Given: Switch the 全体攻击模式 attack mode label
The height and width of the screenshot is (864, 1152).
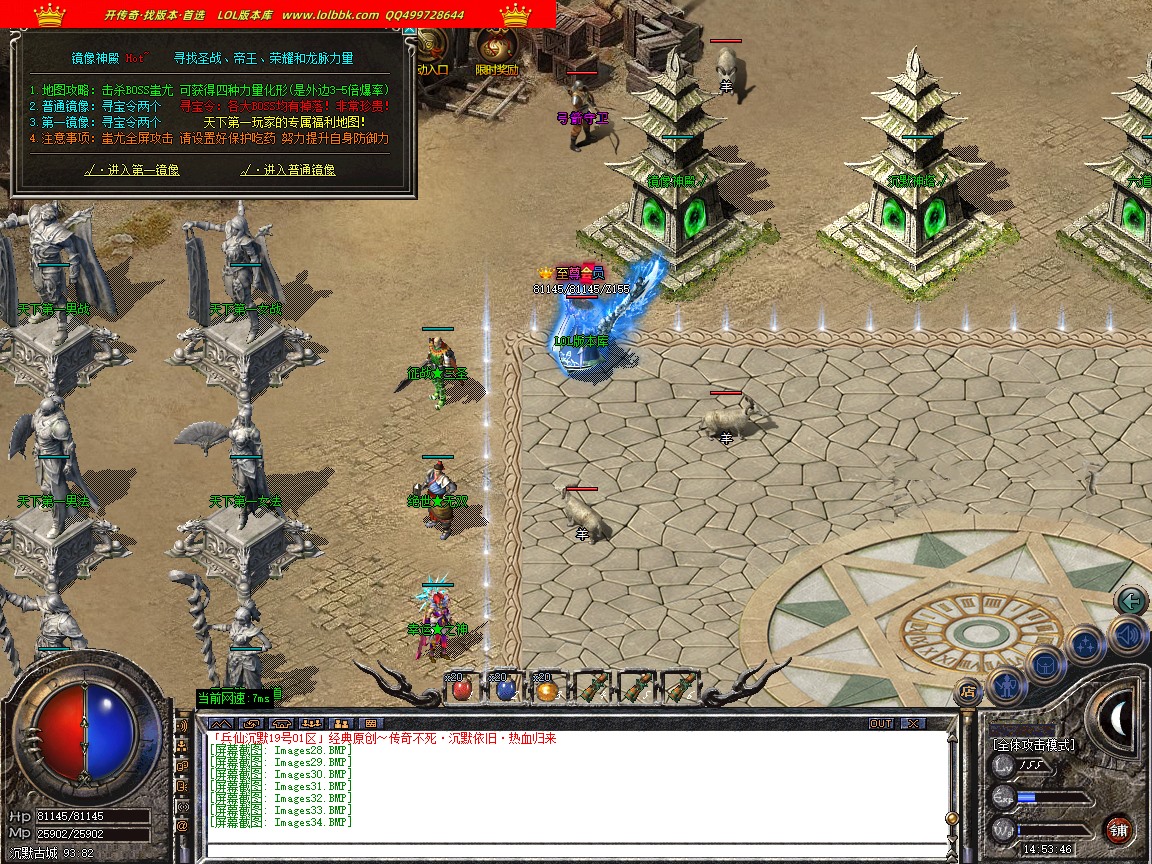Looking at the screenshot, I should [1034, 745].
